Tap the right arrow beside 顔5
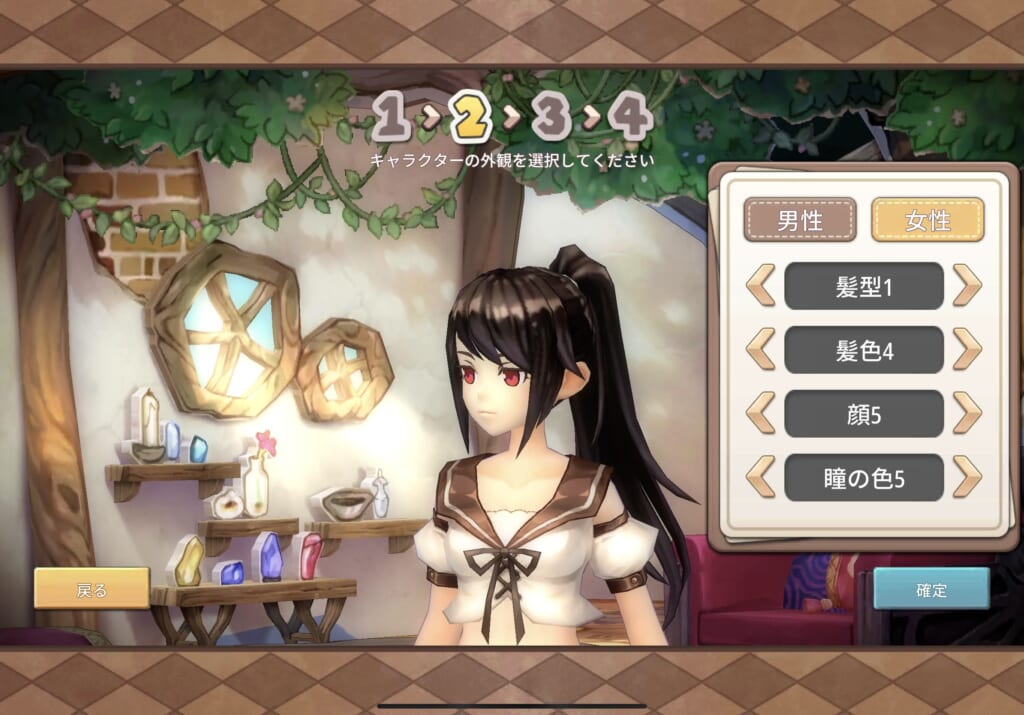The image size is (1024, 715). coord(967,413)
